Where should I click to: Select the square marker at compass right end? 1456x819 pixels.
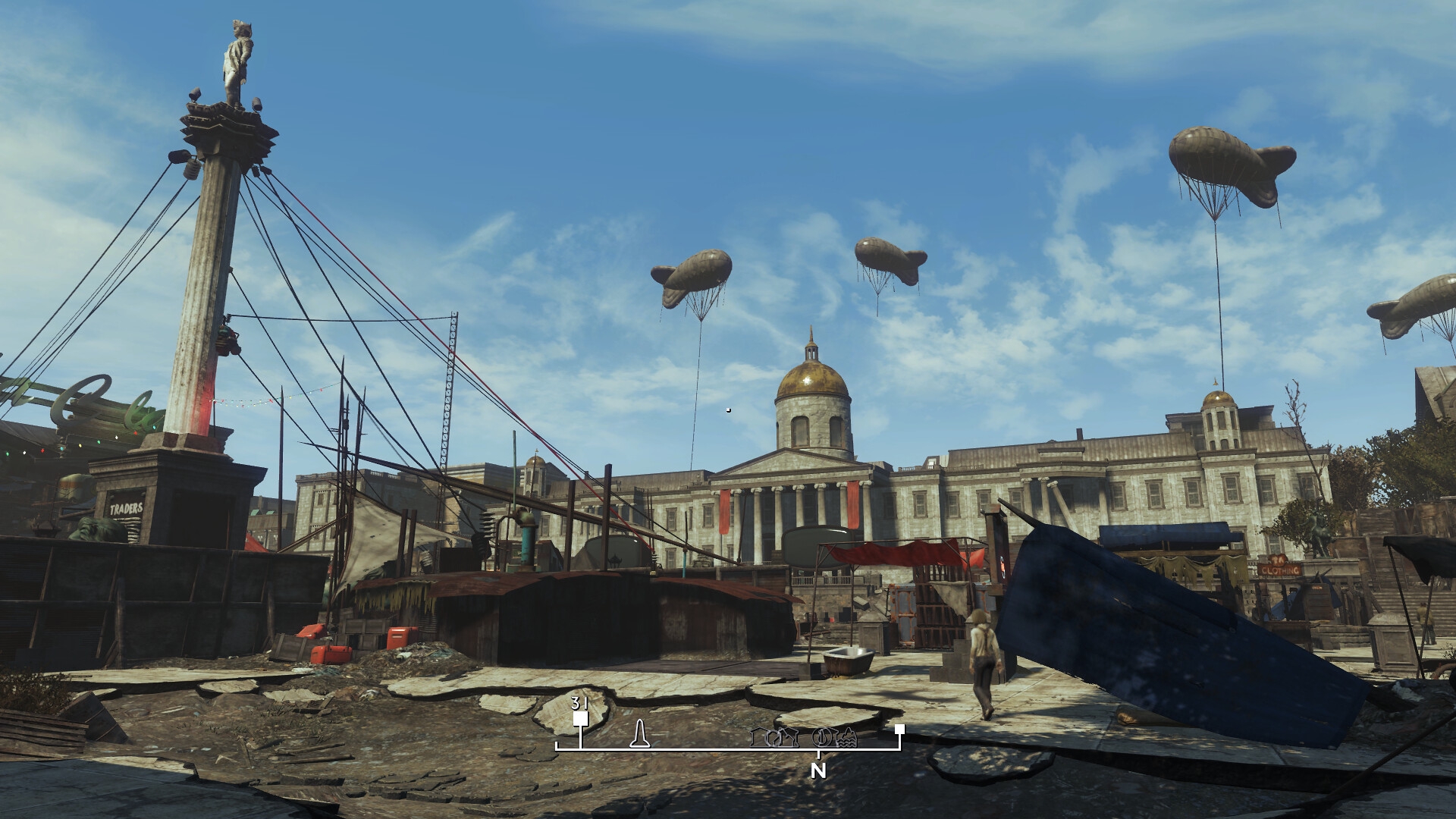[x=899, y=730]
